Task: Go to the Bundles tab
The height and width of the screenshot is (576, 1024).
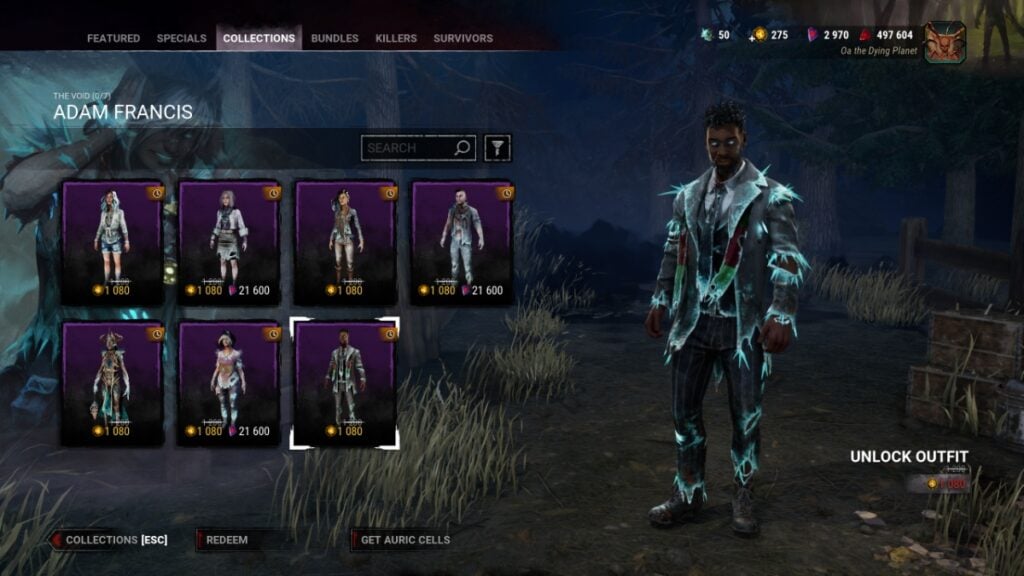Action: point(334,39)
